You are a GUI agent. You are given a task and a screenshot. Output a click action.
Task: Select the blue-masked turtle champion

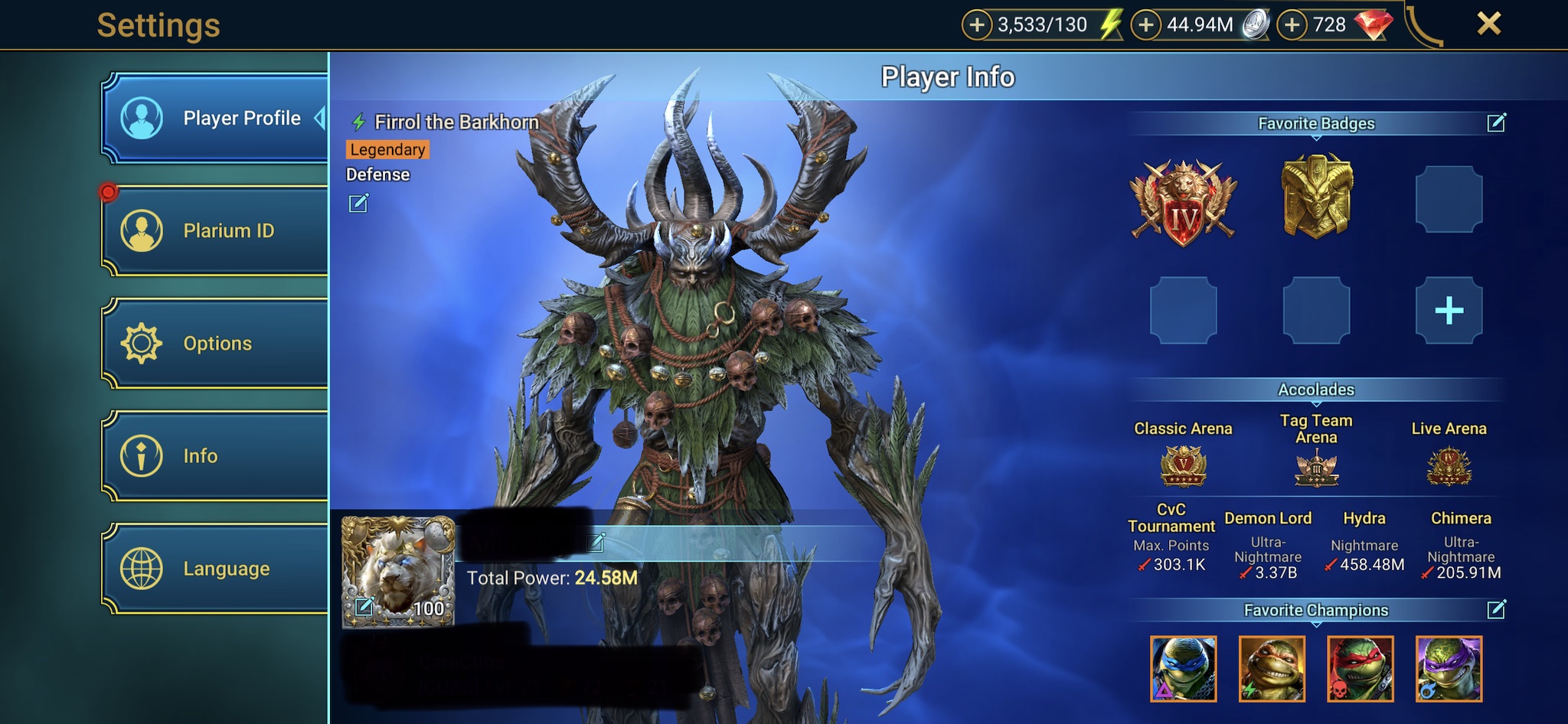point(1183,669)
